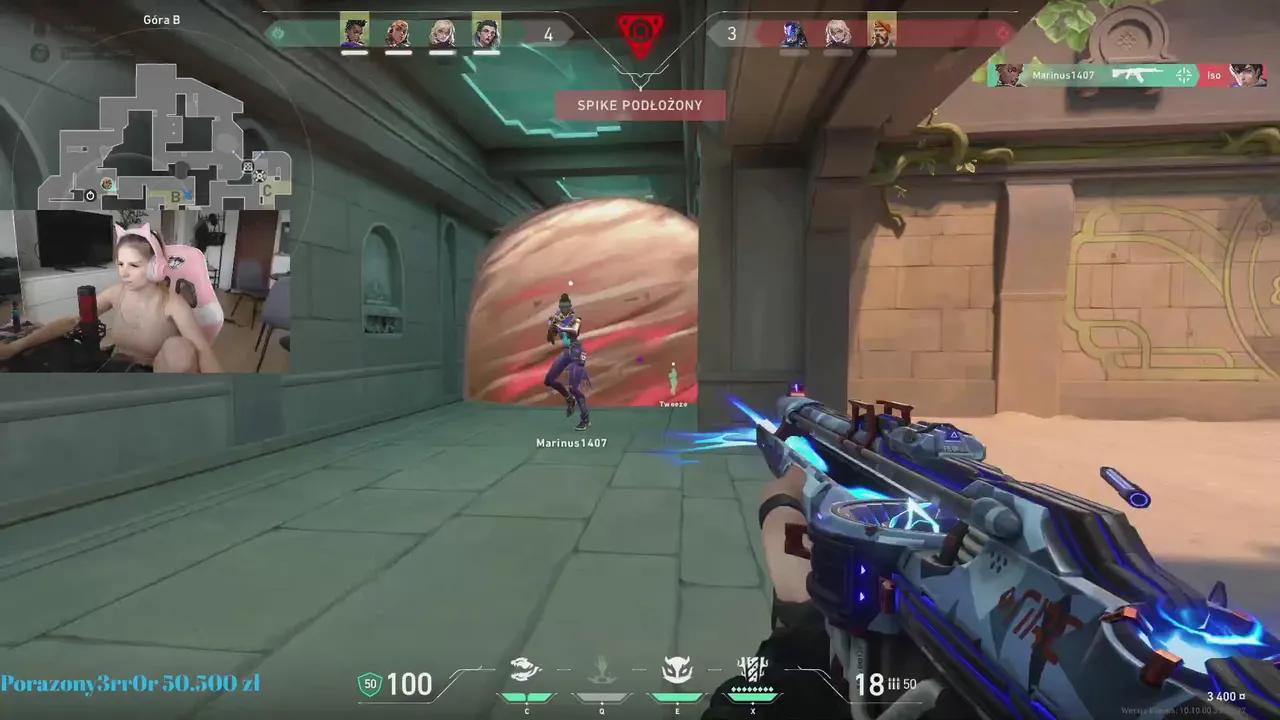Click the streamer webcam overlay
The height and width of the screenshot is (720, 1280).
(x=146, y=290)
